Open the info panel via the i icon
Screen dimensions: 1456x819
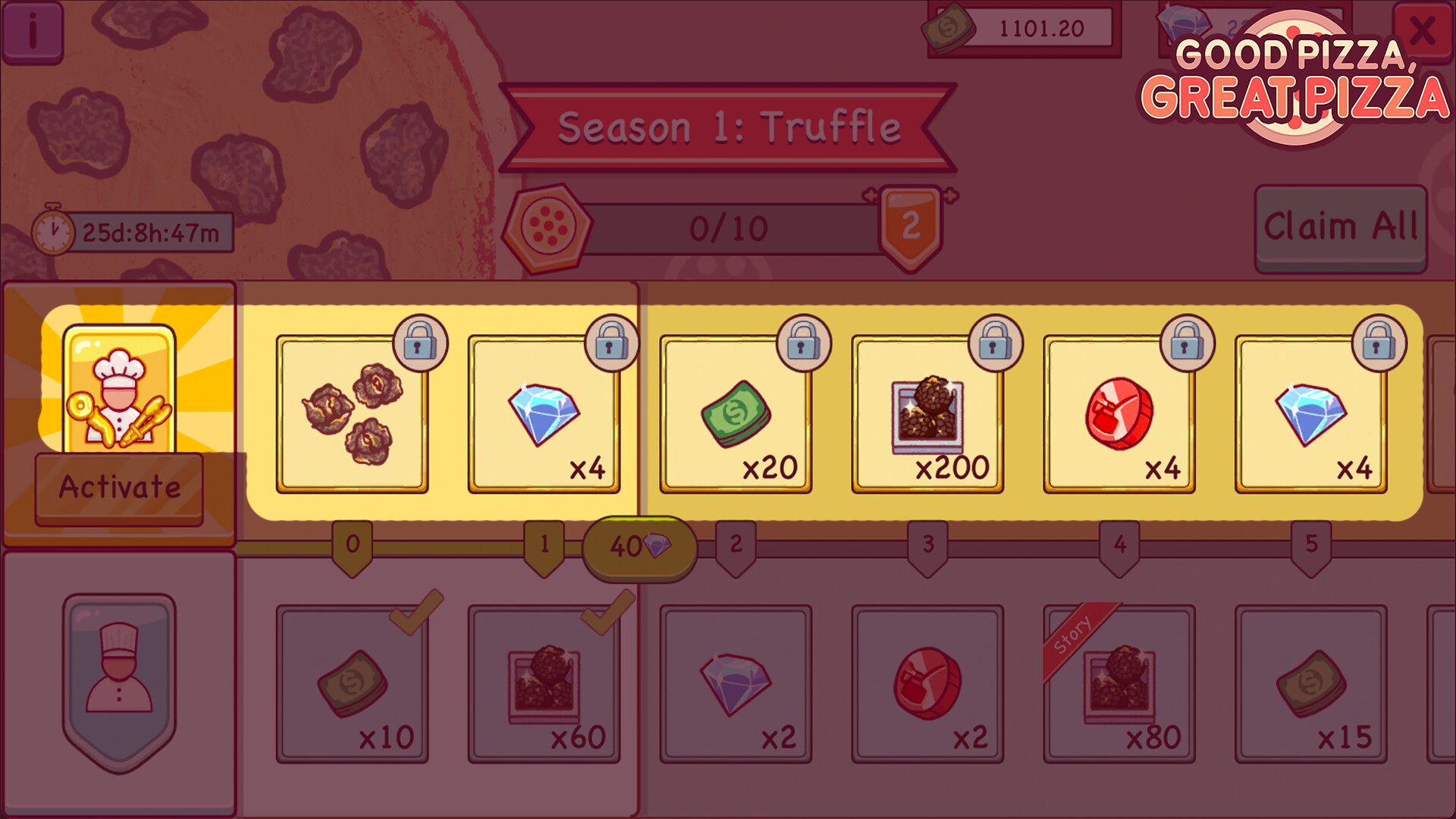[x=33, y=33]
